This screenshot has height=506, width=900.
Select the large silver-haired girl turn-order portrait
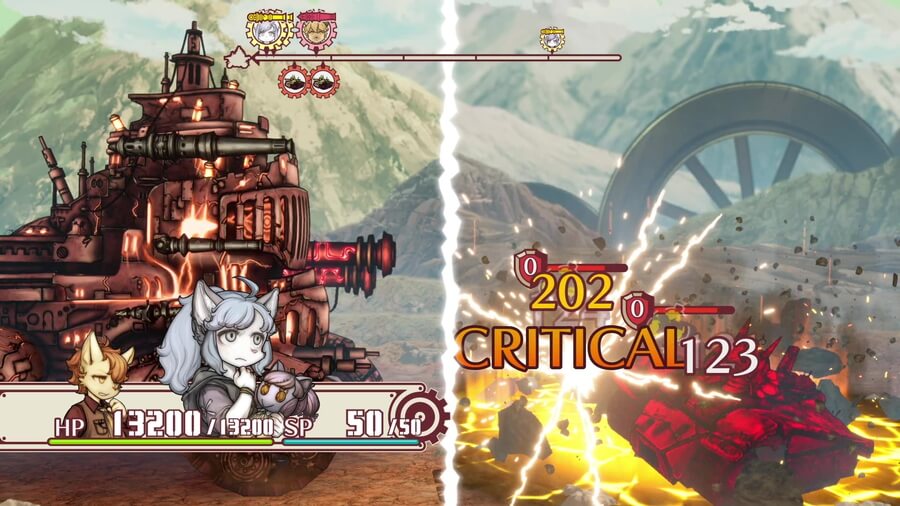[268, 30]
